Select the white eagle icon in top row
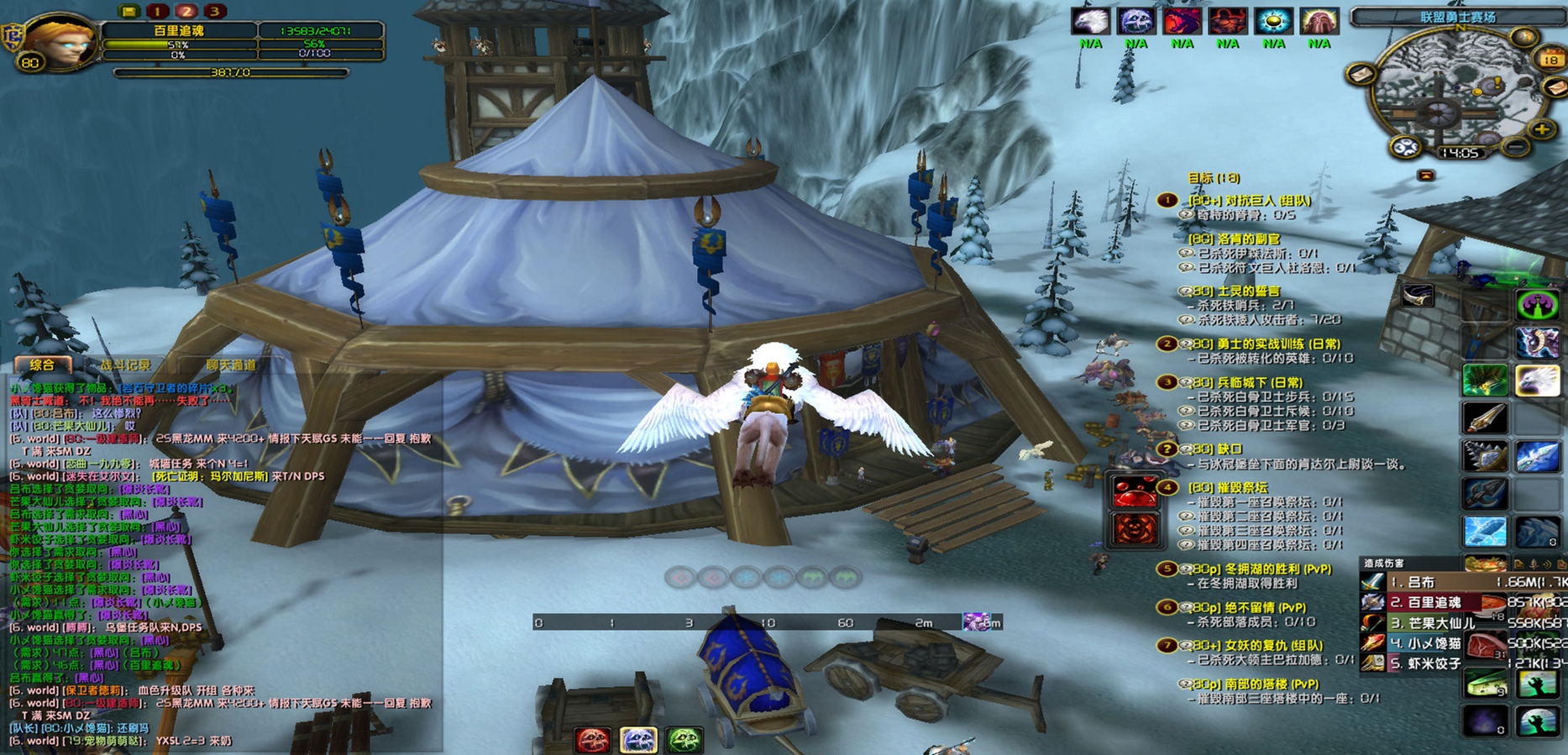The height and width of the screenshot is (755, 1568). (1090, 22)
